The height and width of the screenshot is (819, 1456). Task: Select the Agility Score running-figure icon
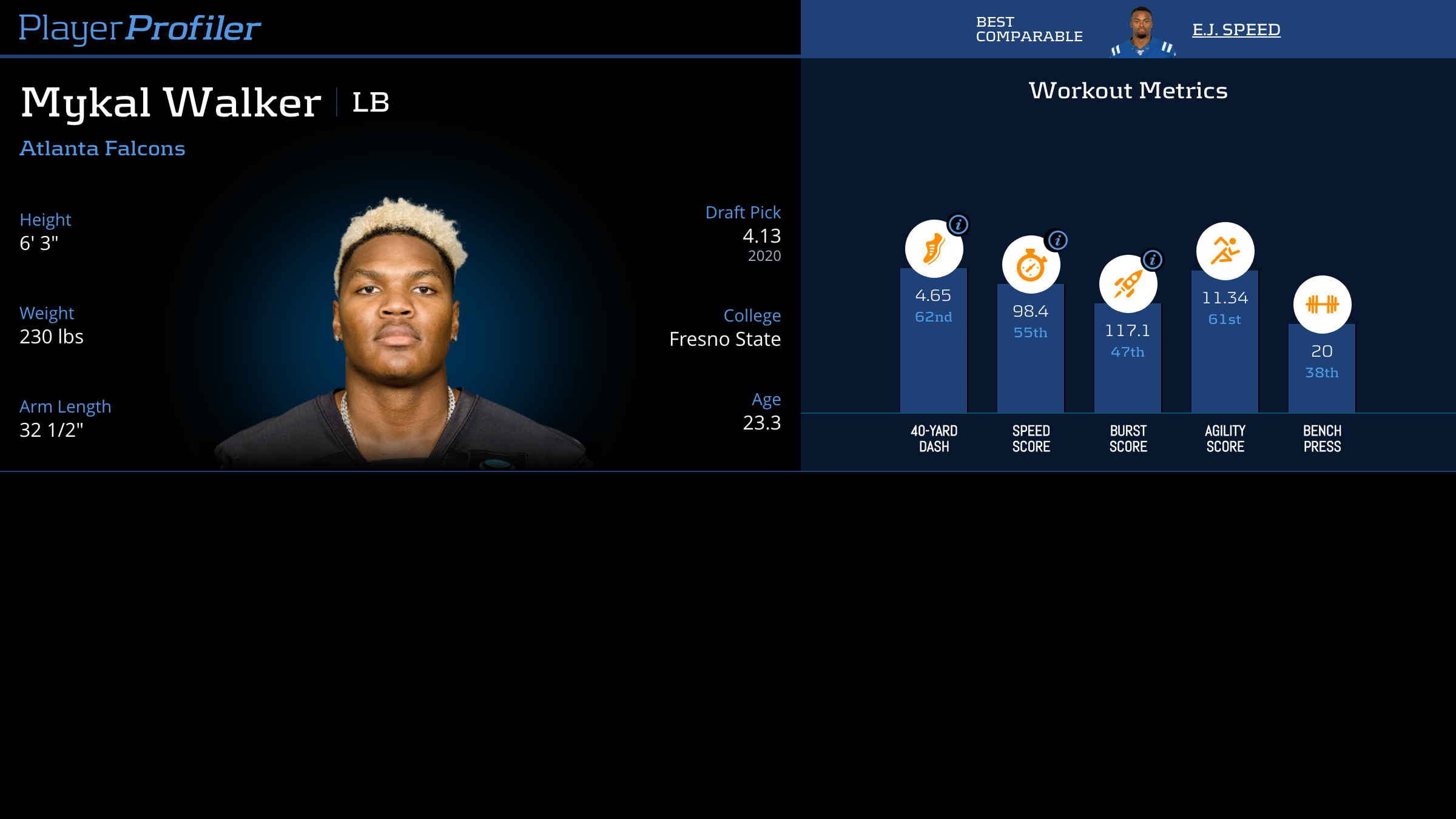click(1225, 251)
